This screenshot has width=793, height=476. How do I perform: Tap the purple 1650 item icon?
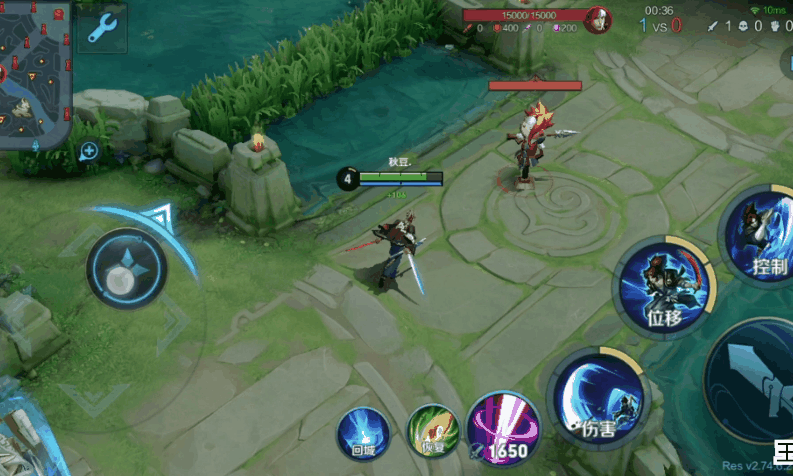click(503, 430)
